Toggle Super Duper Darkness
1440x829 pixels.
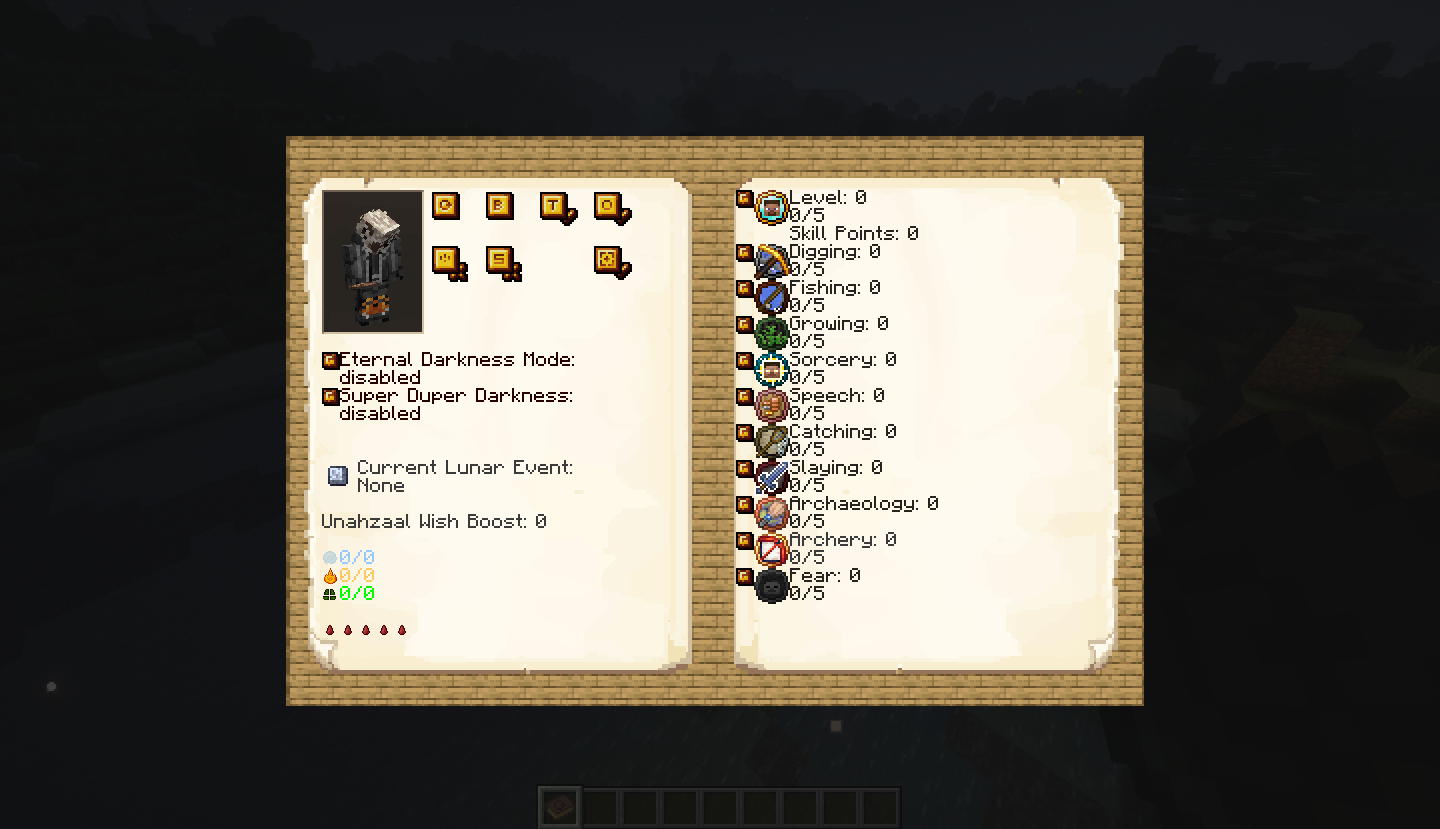click(330, 396)
